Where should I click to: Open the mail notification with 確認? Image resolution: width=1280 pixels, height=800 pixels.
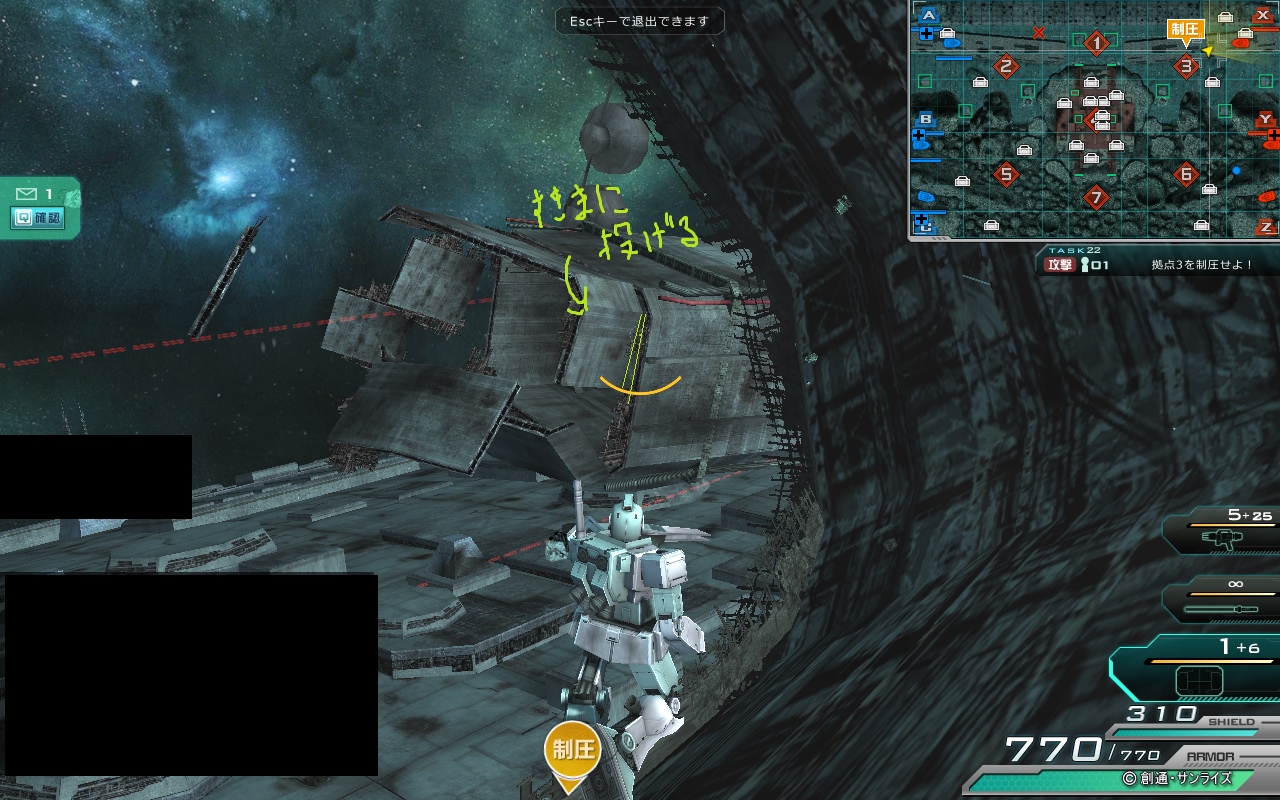coord(38,218)
